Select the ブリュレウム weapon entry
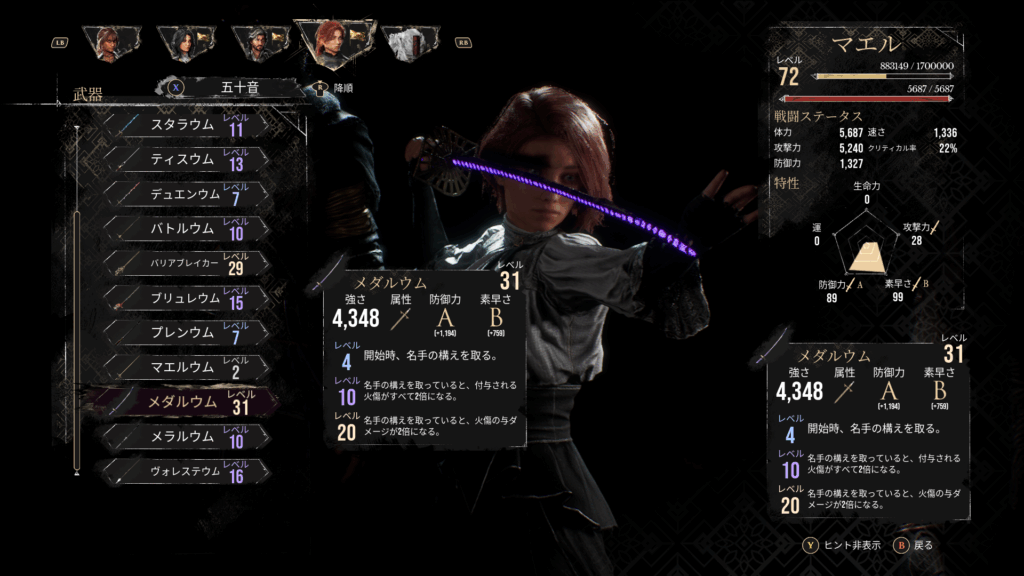Viewport: 1024px width, 576px height. click(185, 298)
